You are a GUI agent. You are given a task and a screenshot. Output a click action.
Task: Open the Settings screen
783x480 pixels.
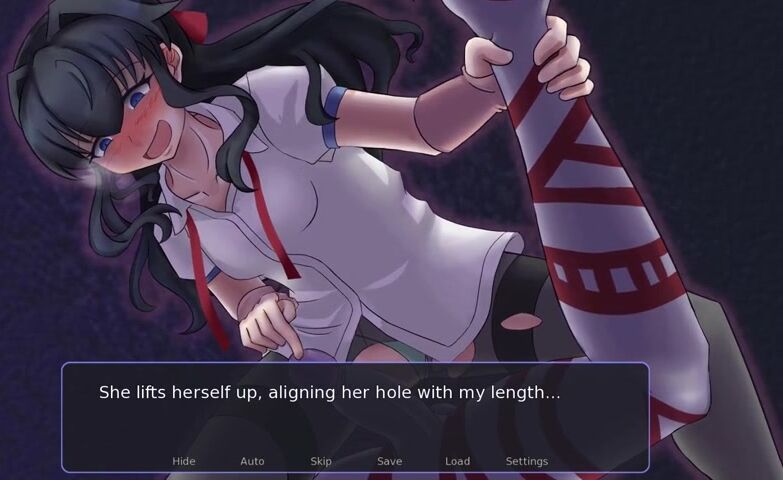click(526, 461)
